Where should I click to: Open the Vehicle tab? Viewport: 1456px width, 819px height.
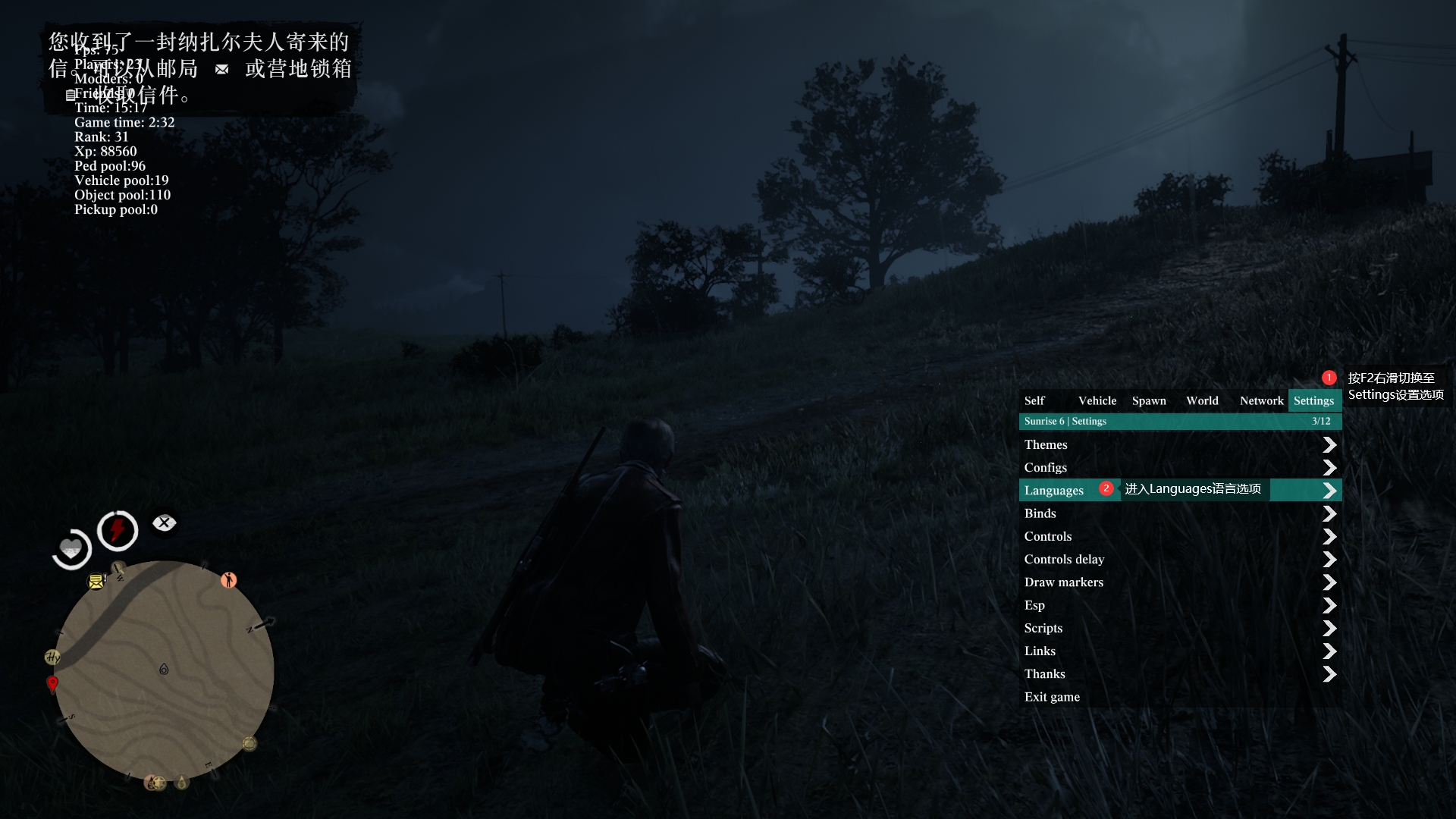pos(1097,400)
